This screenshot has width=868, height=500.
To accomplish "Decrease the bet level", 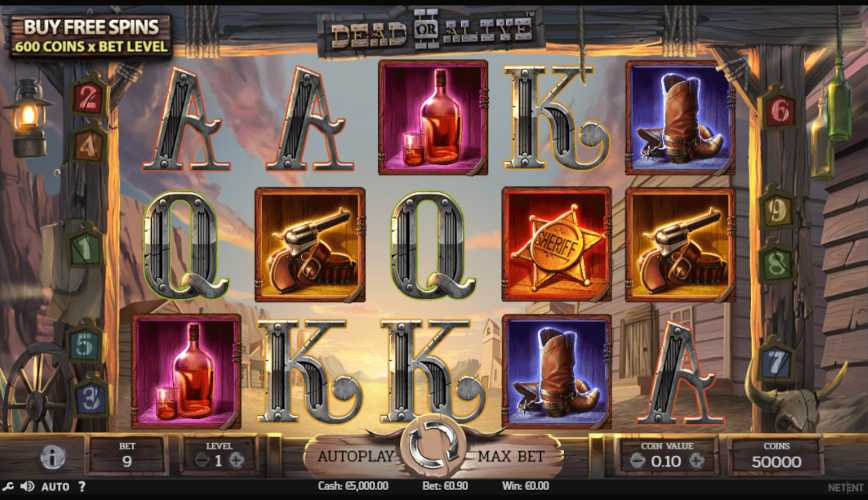I will pyautogui.click(x=199, y=460).
